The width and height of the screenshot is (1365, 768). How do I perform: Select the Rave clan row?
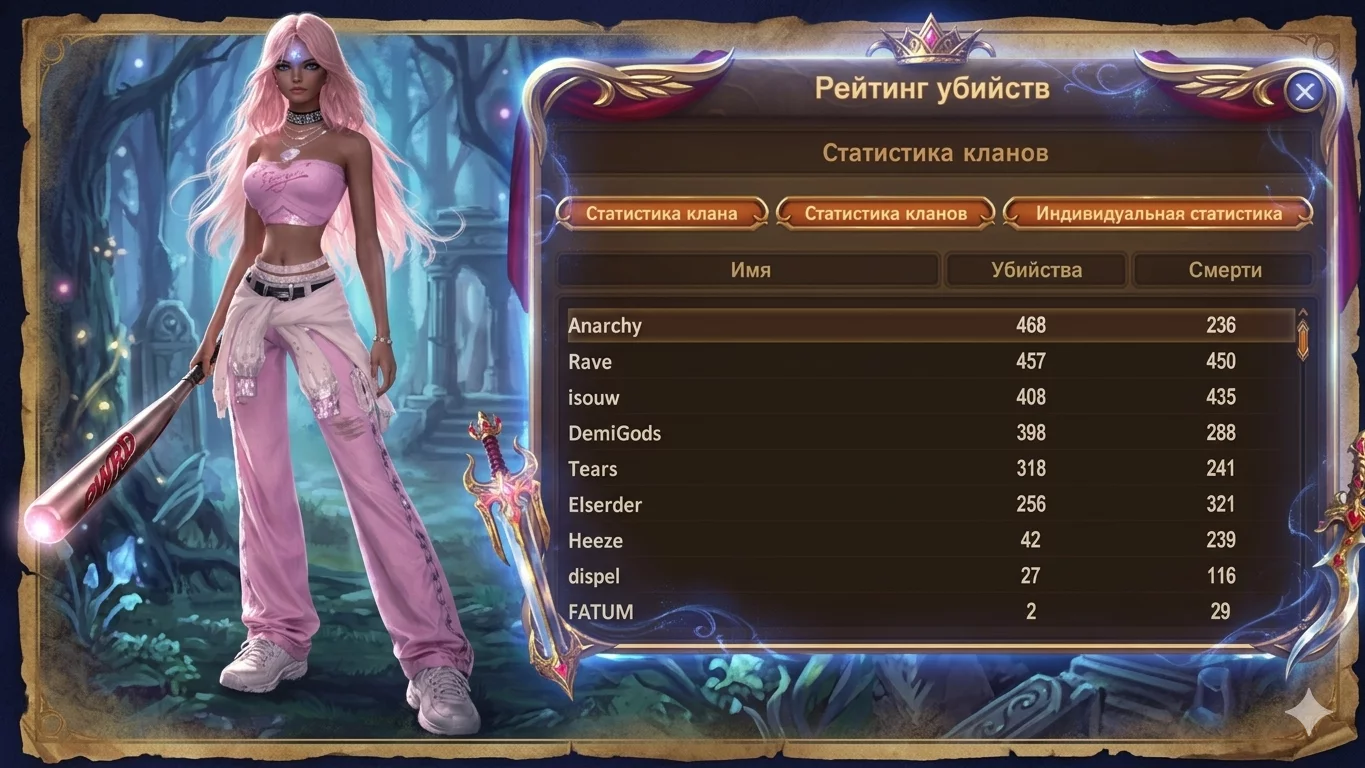click(x=930, y=361)
